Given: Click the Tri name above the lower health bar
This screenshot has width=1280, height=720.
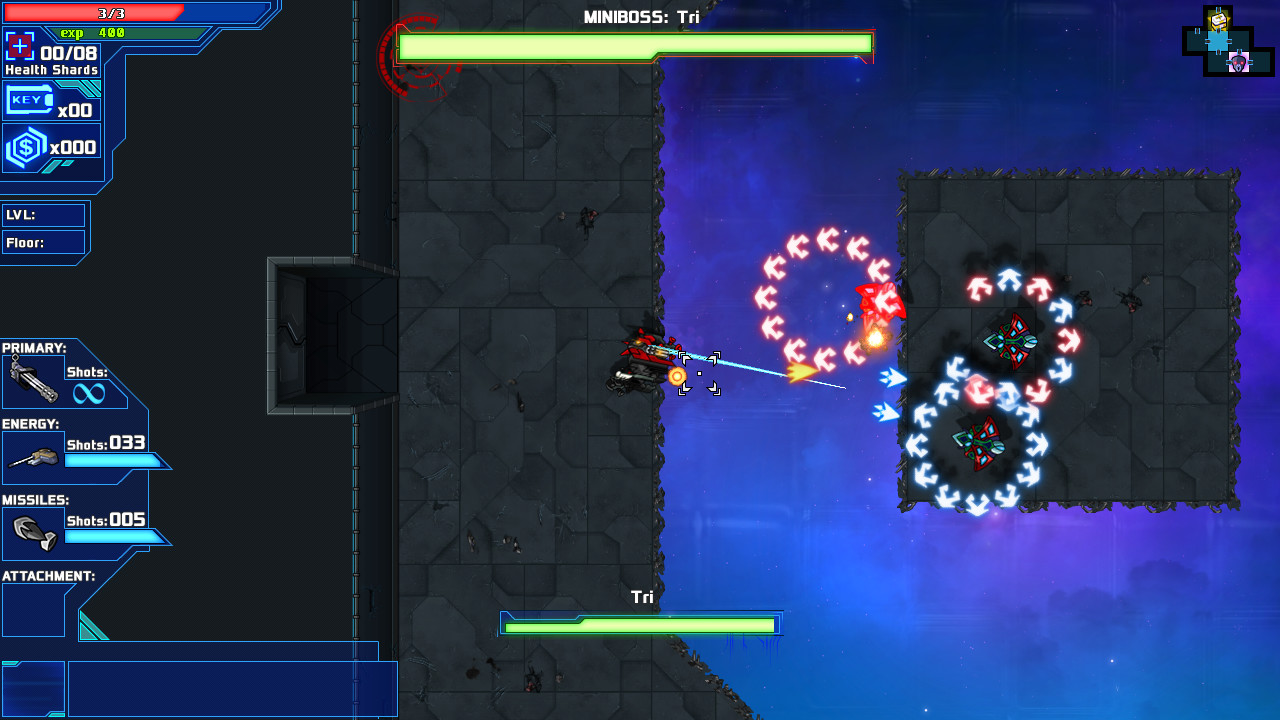Looking at the screenshot, I should coord(640,595).
